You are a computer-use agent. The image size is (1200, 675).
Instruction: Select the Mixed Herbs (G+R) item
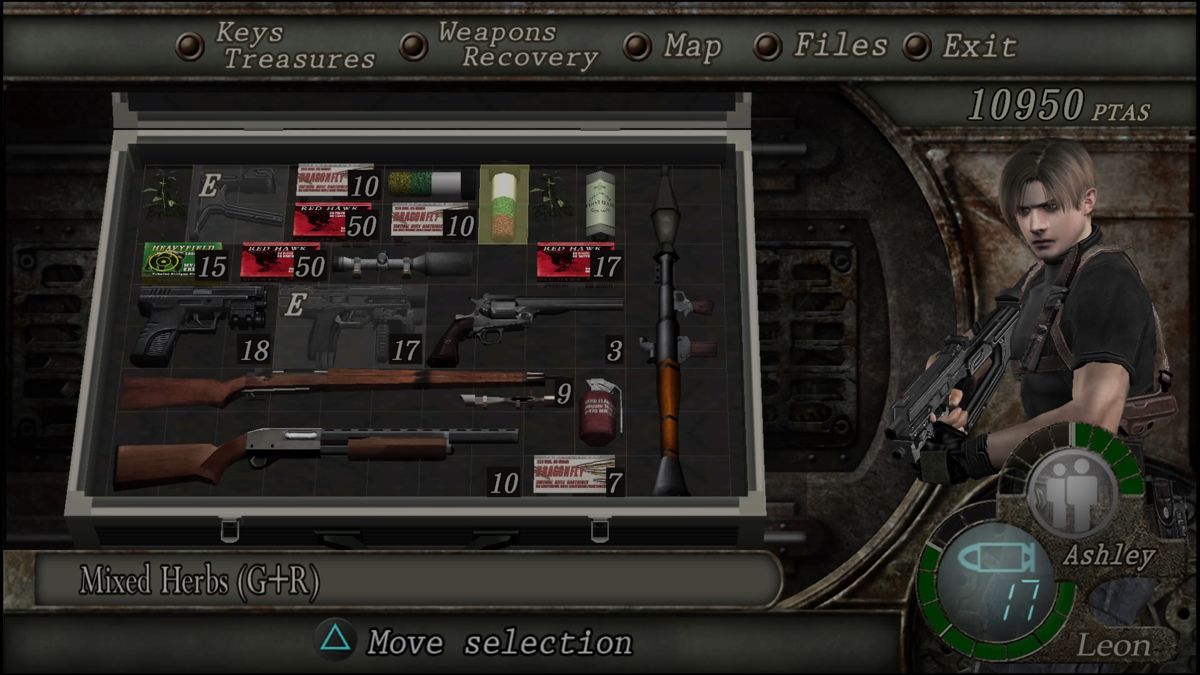[503, 204]
